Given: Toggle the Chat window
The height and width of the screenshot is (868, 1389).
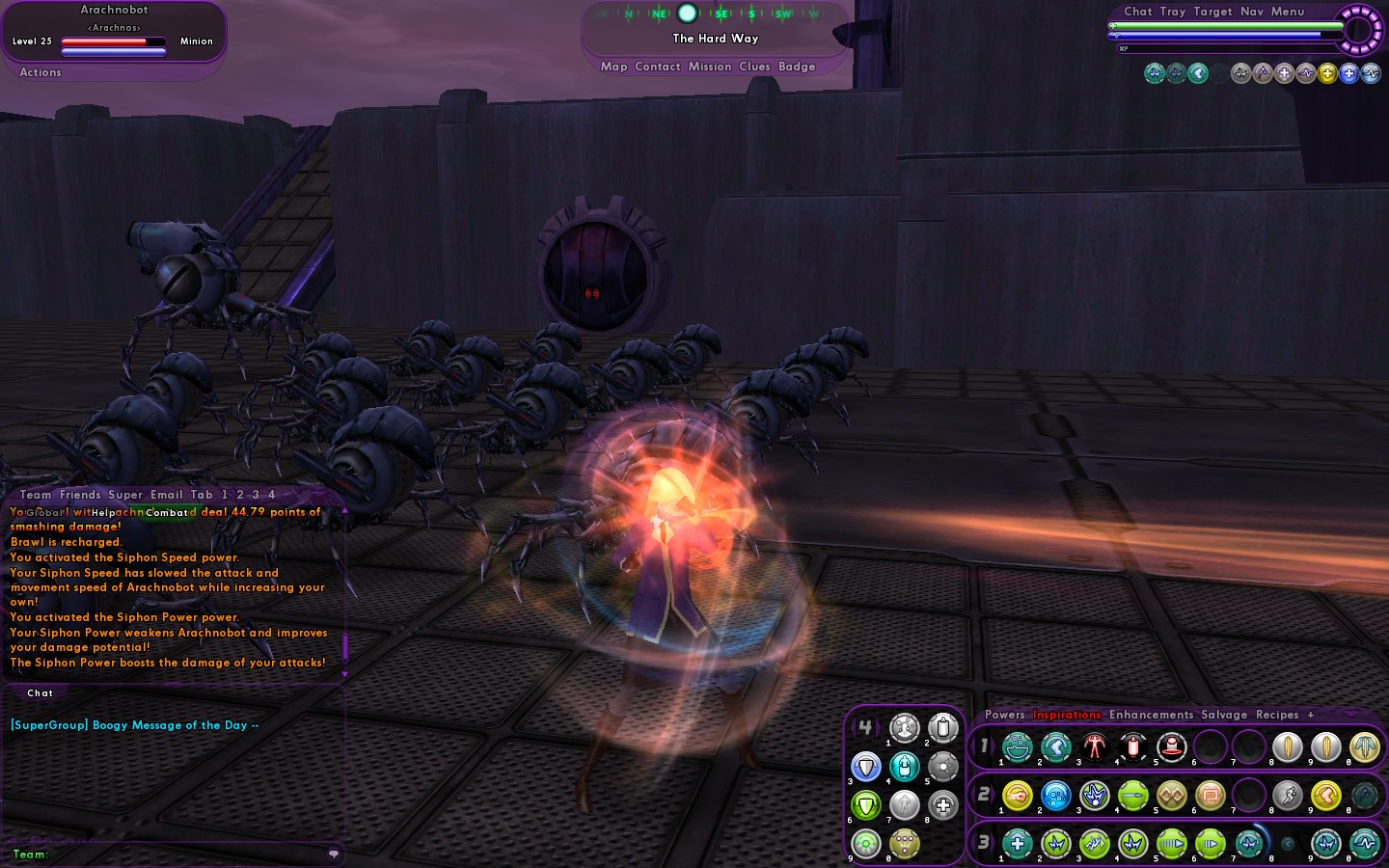Looking at the screenshot, I should tap(1137, 12).
